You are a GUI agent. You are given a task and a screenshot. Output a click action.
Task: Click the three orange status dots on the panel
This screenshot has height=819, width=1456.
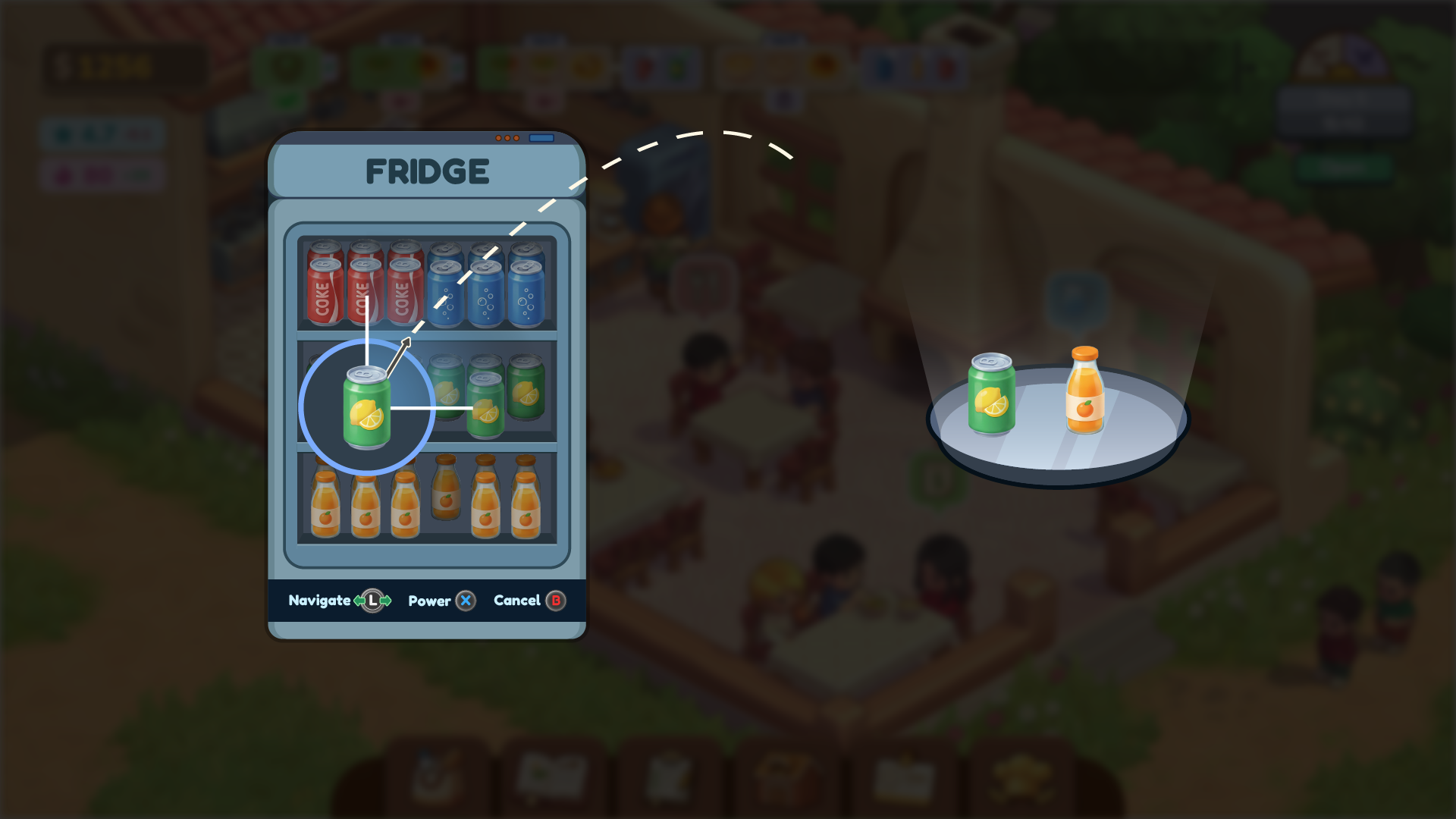508,138
